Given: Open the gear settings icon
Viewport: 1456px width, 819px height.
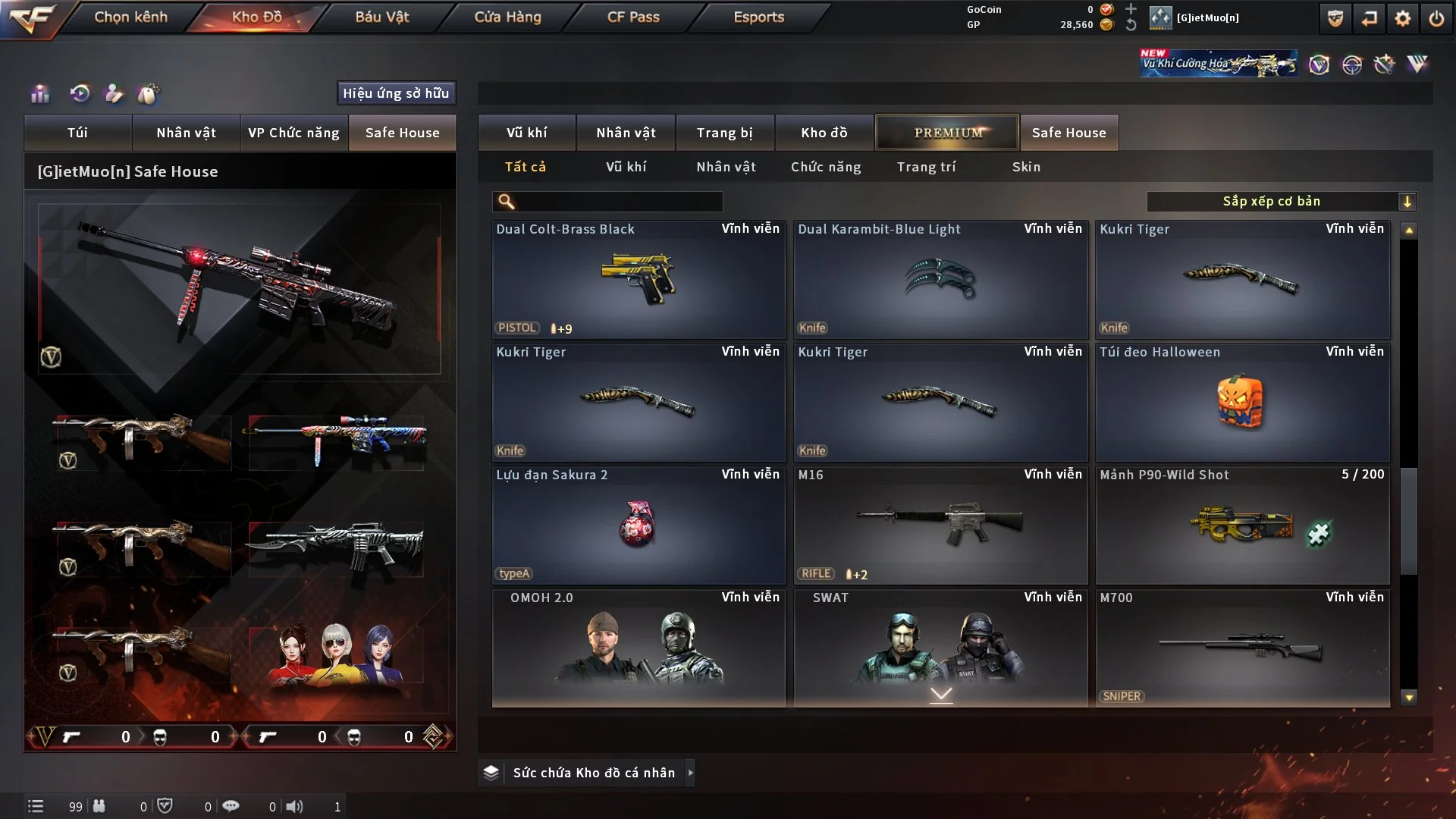Looking at the screenshot, I should 1402,18.
